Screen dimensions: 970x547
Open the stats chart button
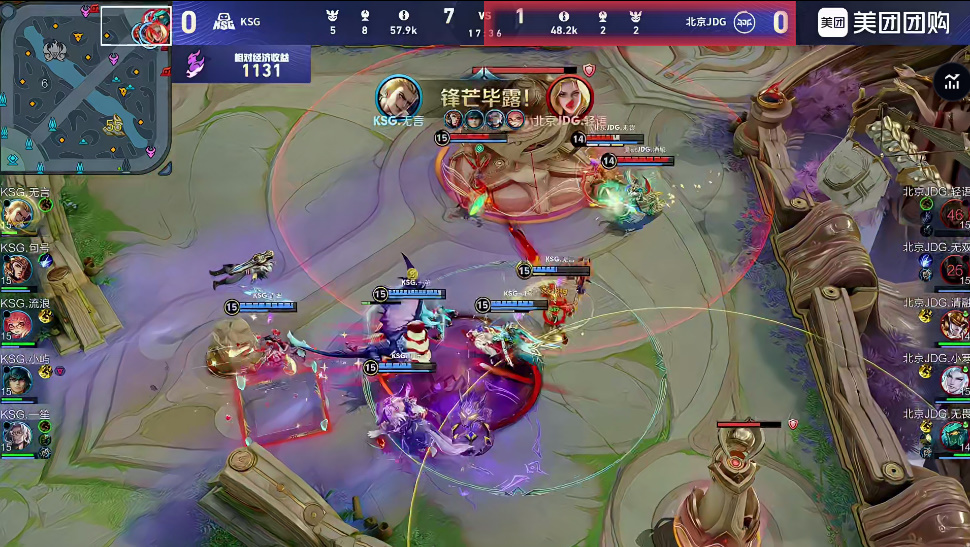pyautogui.click(x=950, y=84)
